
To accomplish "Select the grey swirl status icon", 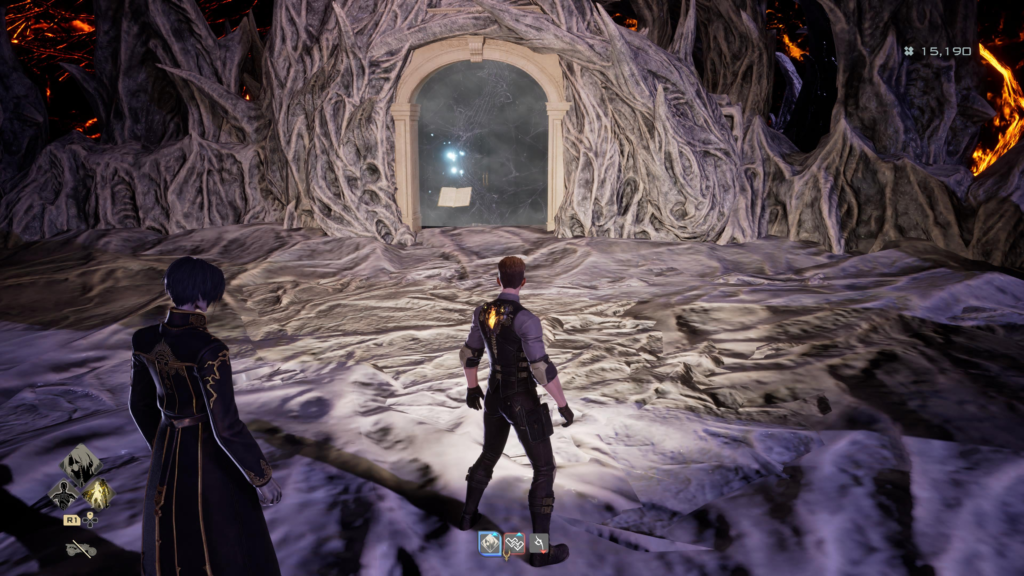I will [539, 543].
